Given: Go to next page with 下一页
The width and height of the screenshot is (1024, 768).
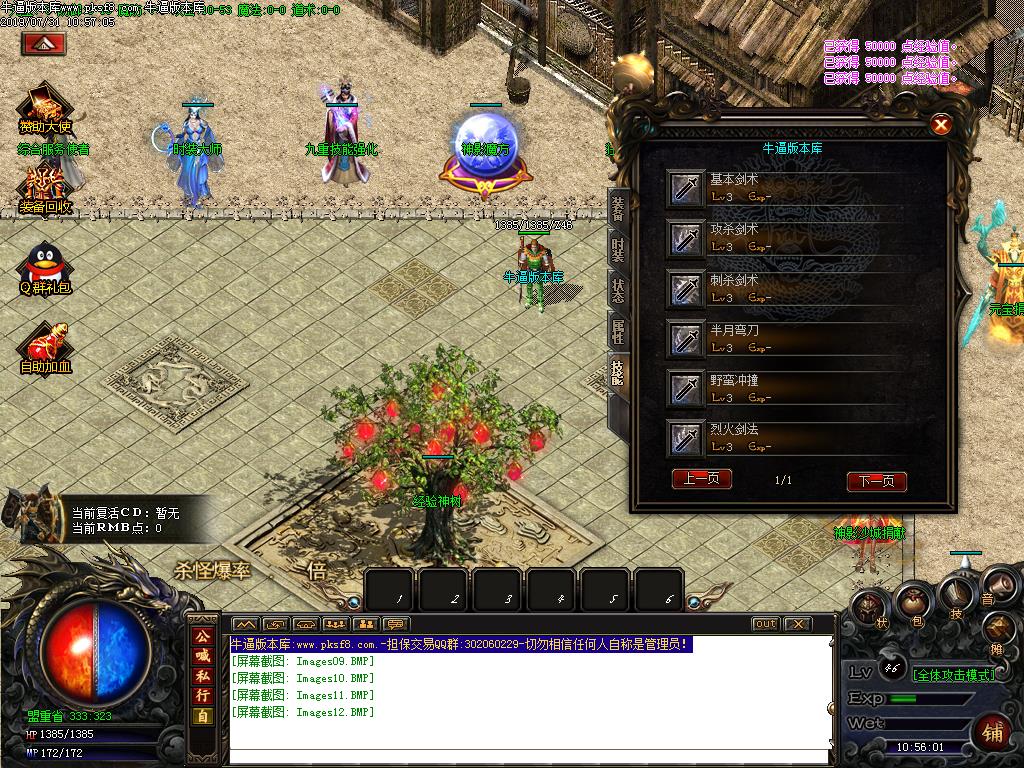Looking at the screenshot, I should click(x=876, y=481).
